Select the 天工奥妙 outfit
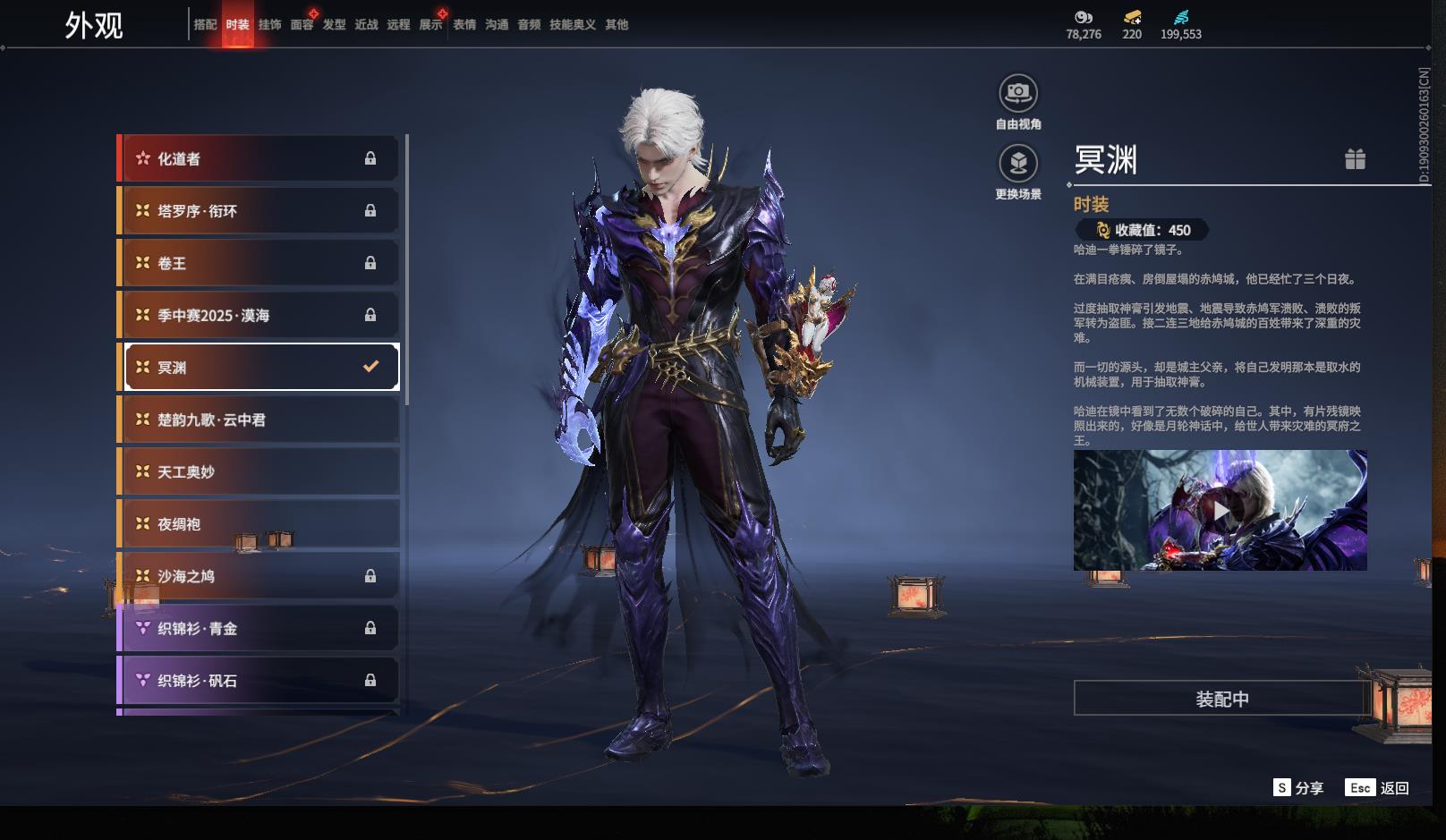Image resolution: width=1446 pixels, height=840 pixels. point(259,471)
